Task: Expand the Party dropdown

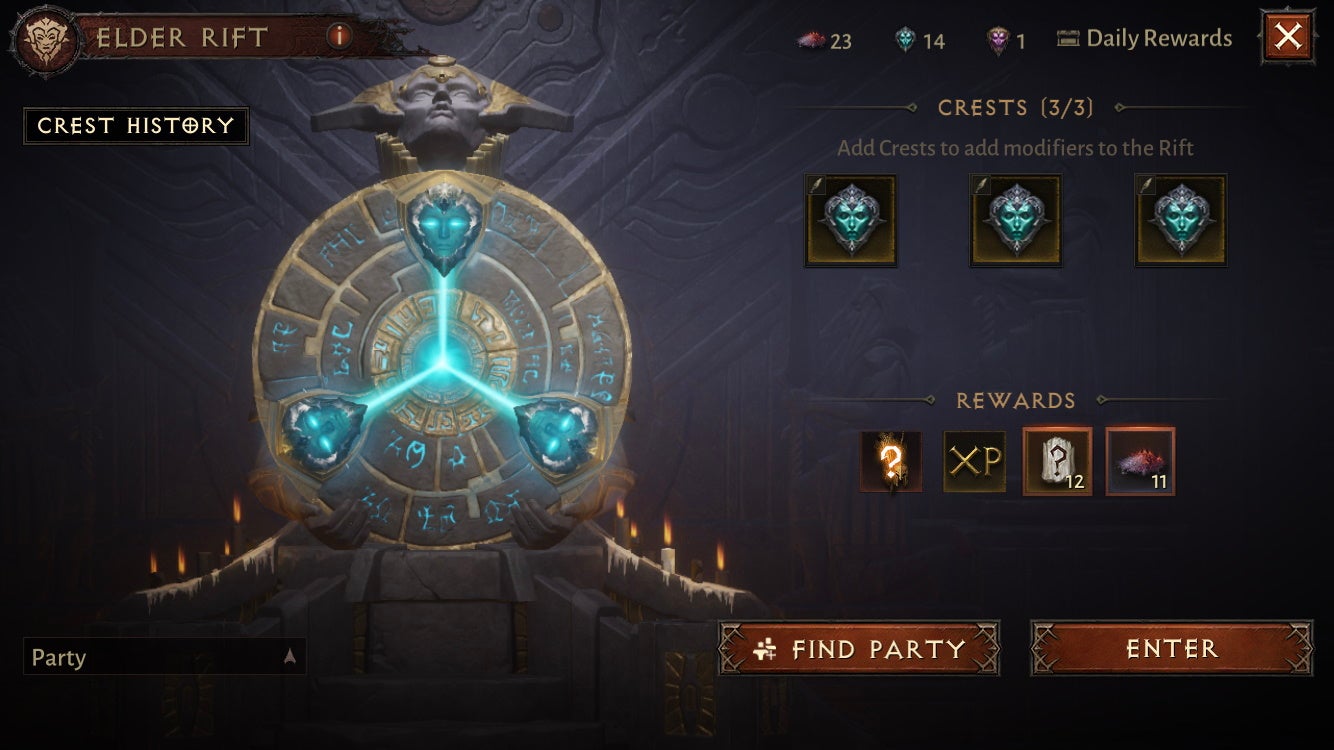Action: pos(288,658)
